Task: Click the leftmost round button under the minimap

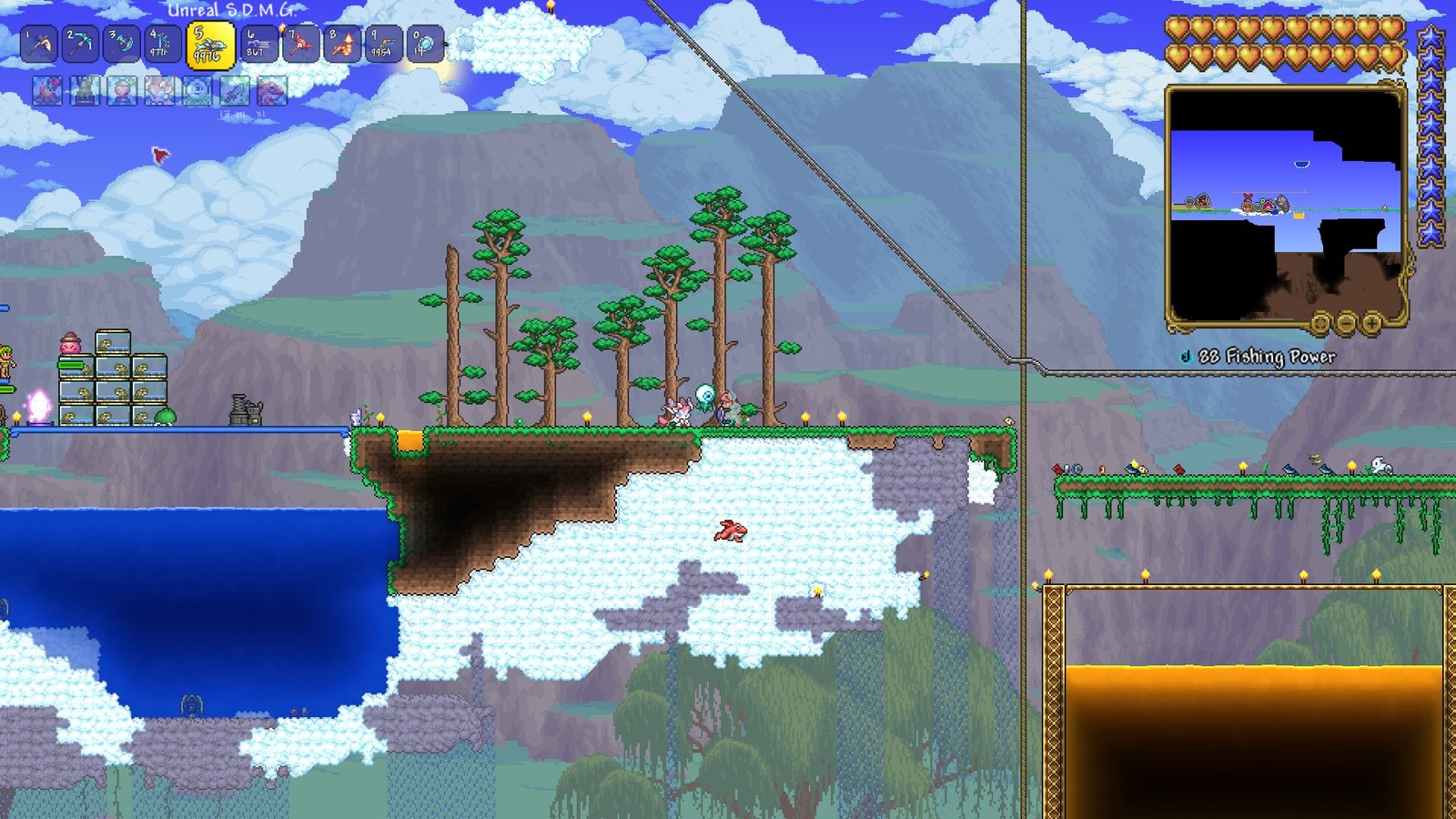Action: pos(1321,325)
